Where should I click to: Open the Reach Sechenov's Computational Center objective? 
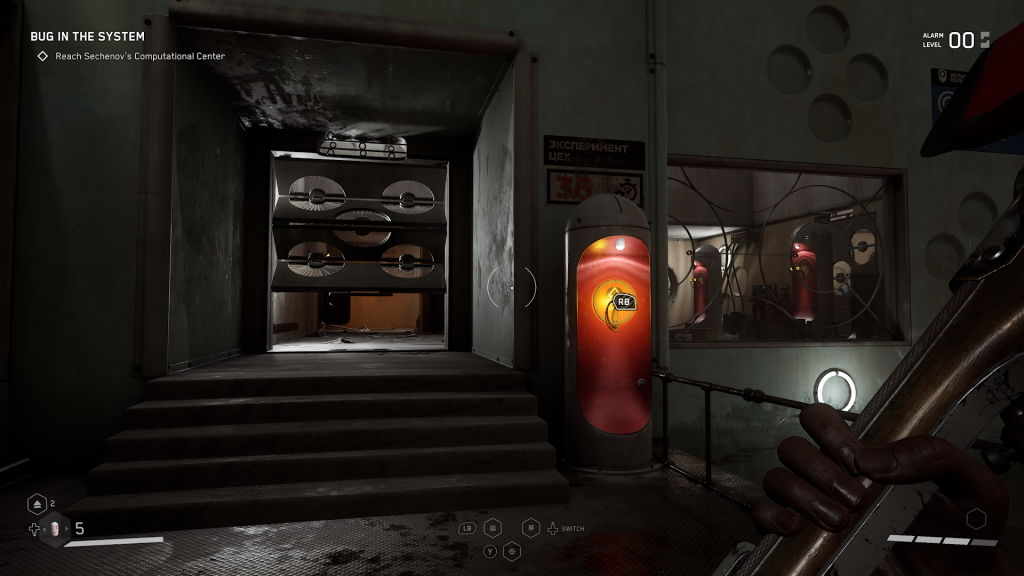(x=140, y=56)
